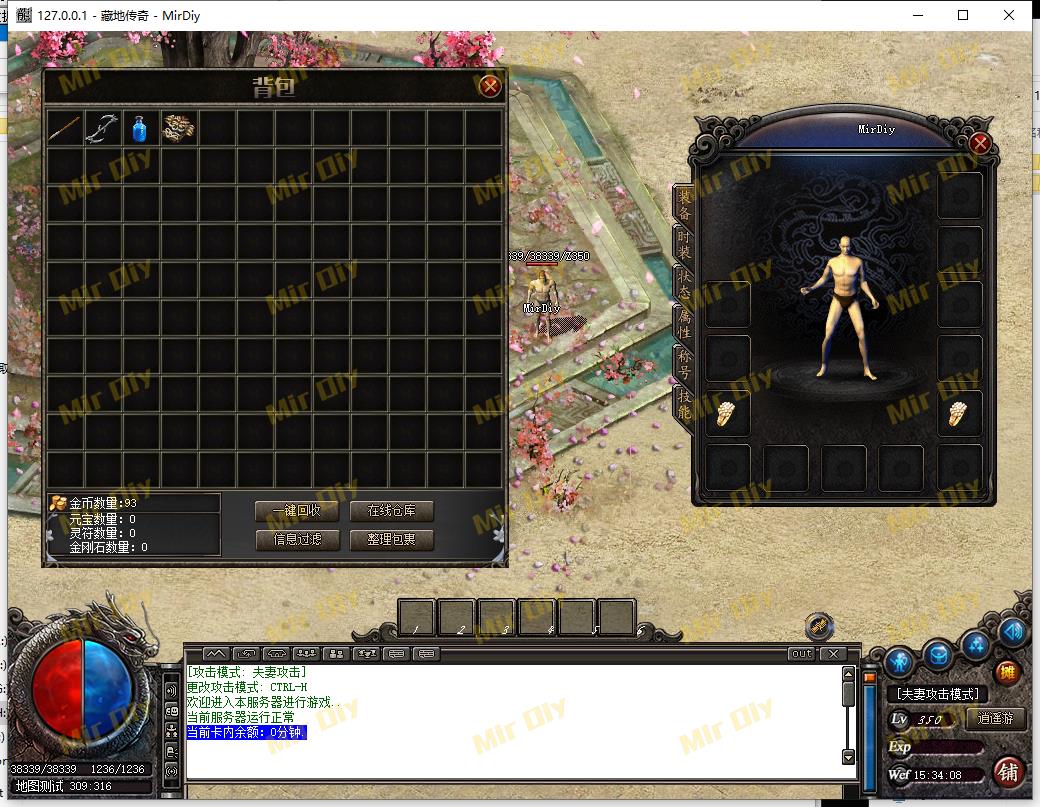Switch to the 称号 title tab
1040x807 pixels.
685,360
